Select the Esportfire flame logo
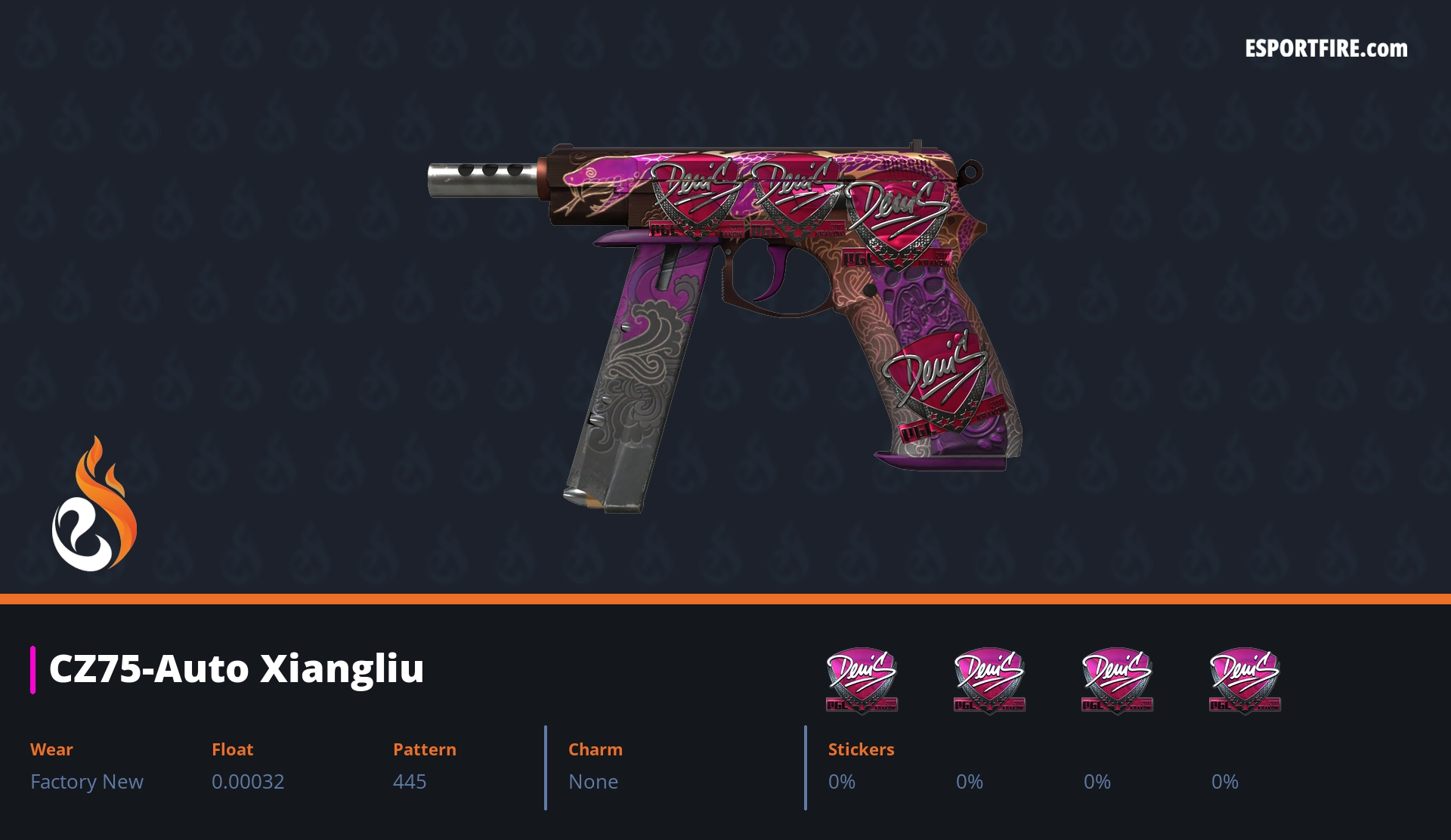This screenshot has width=1451, height=840. click(x=94, y=505)
